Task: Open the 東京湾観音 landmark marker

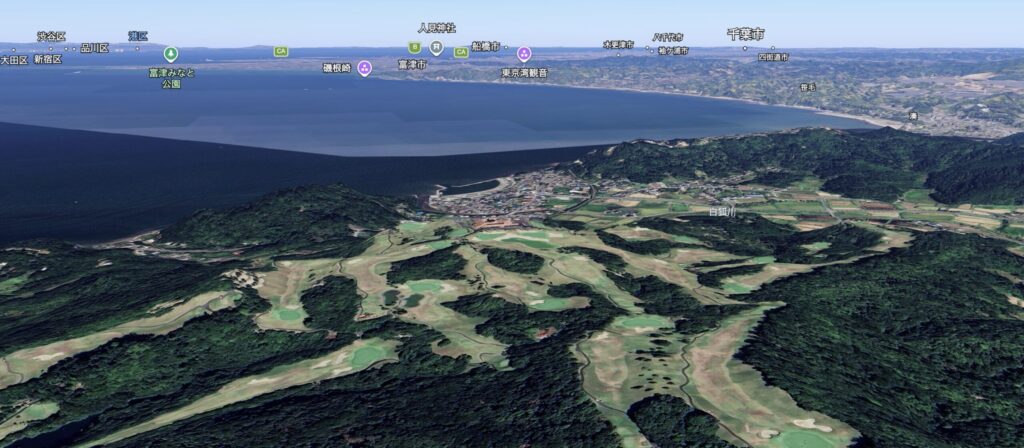Action: (x=524, y=54)
